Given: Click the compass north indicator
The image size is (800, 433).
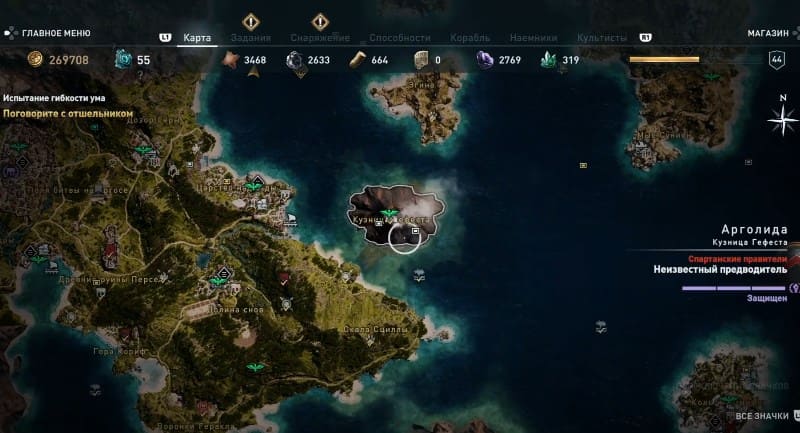Looking at the screenshot, I should click(x=779, y=118).
